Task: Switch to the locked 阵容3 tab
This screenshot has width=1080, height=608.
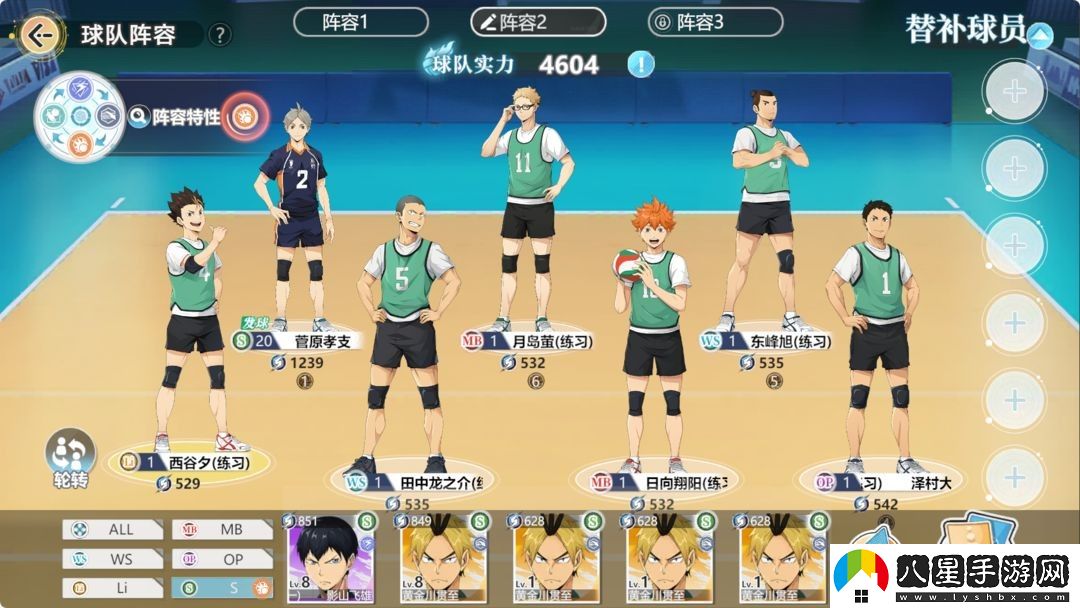Action: (x=715, y=22)
